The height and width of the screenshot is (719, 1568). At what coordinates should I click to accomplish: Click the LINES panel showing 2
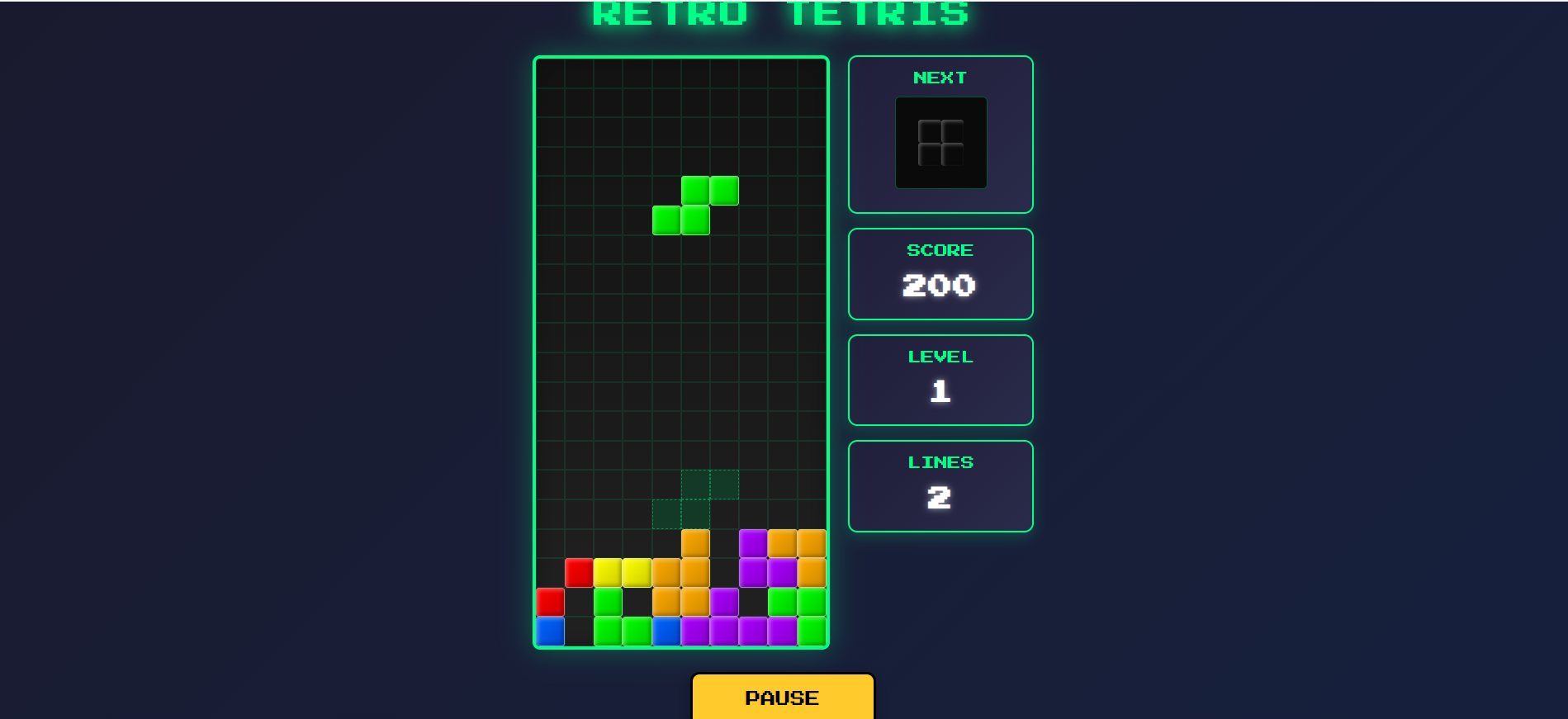pos(940,485)
